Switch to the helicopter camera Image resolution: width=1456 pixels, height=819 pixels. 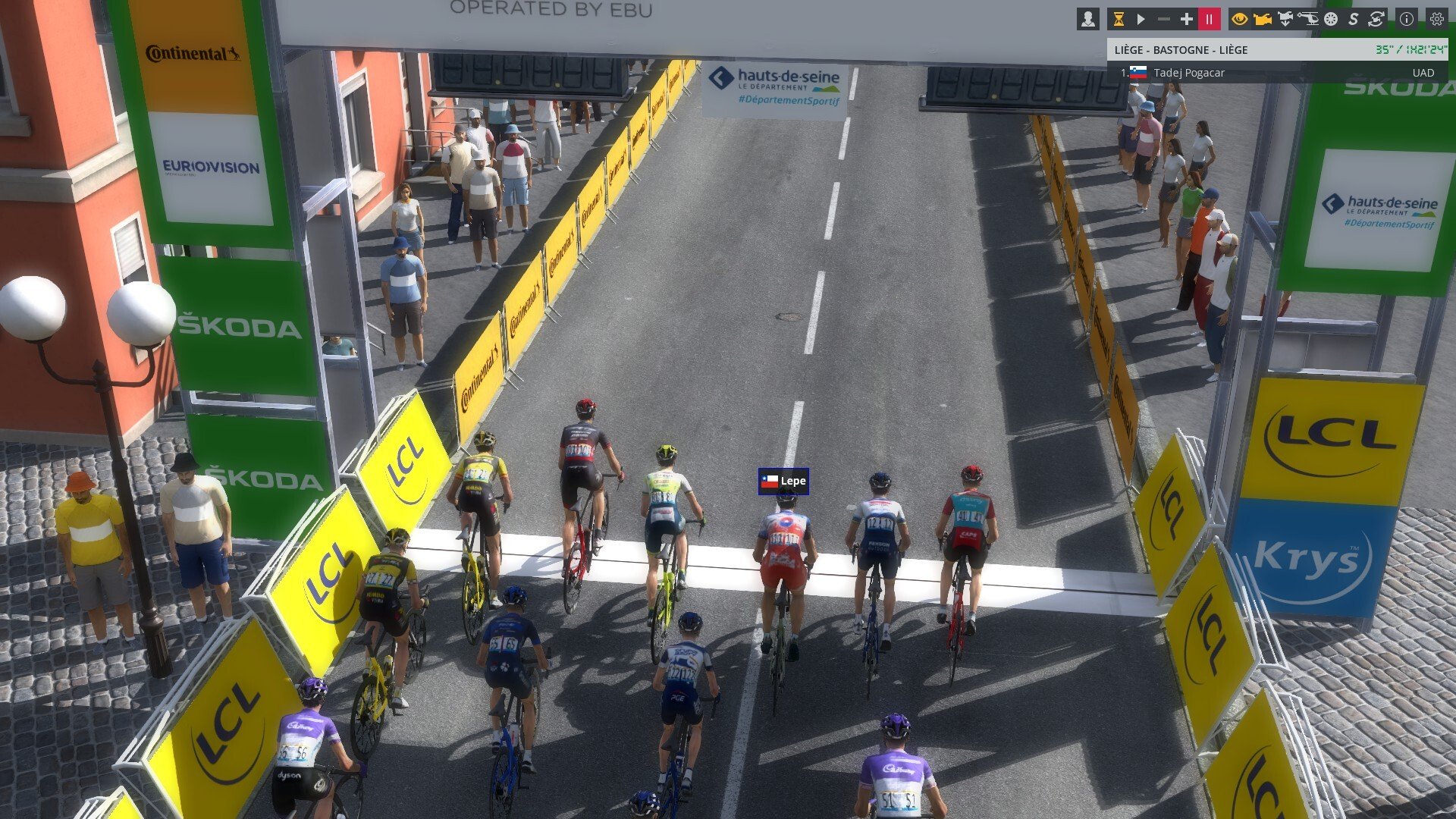tap(1308, 19)
